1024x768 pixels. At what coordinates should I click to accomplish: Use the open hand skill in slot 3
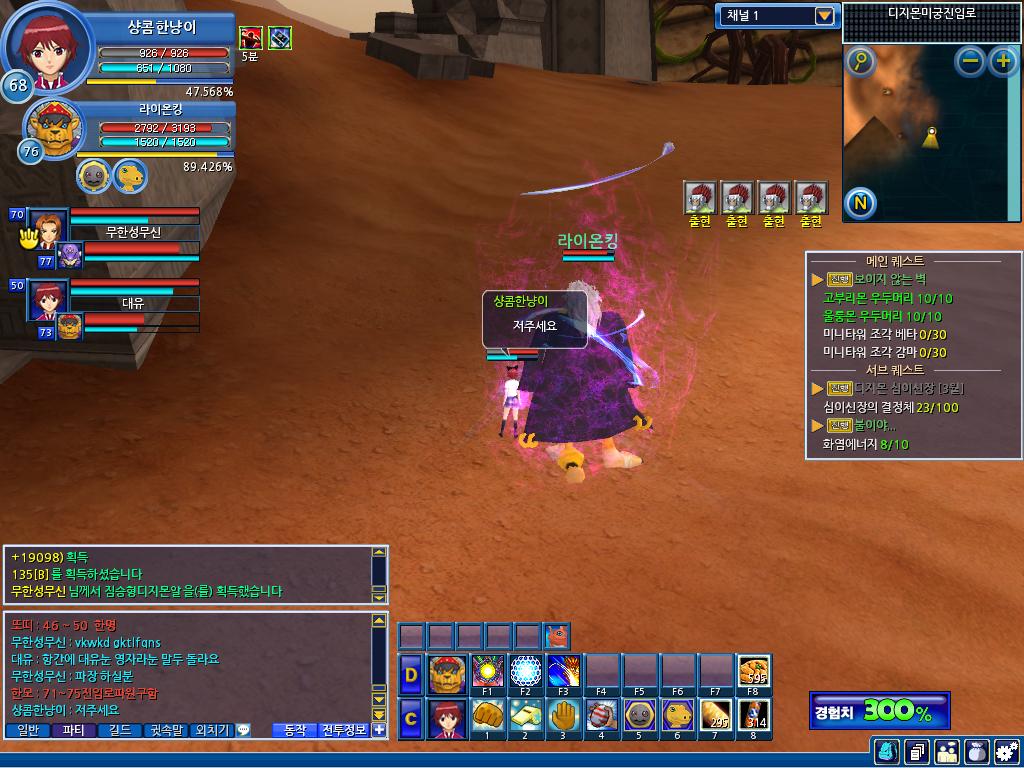(563, 716)
